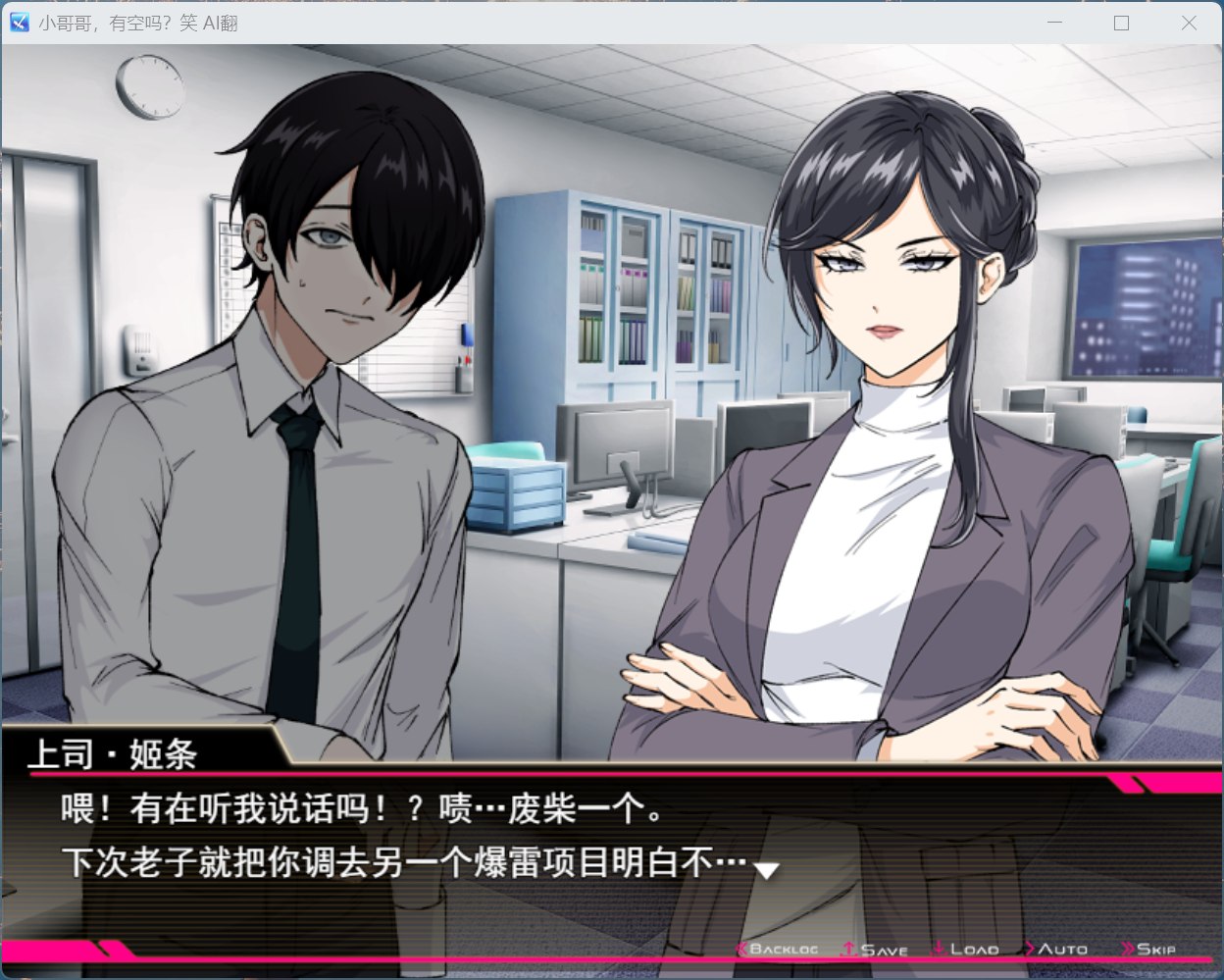Activate Skip to fast-forward text

pos(1149,950)
